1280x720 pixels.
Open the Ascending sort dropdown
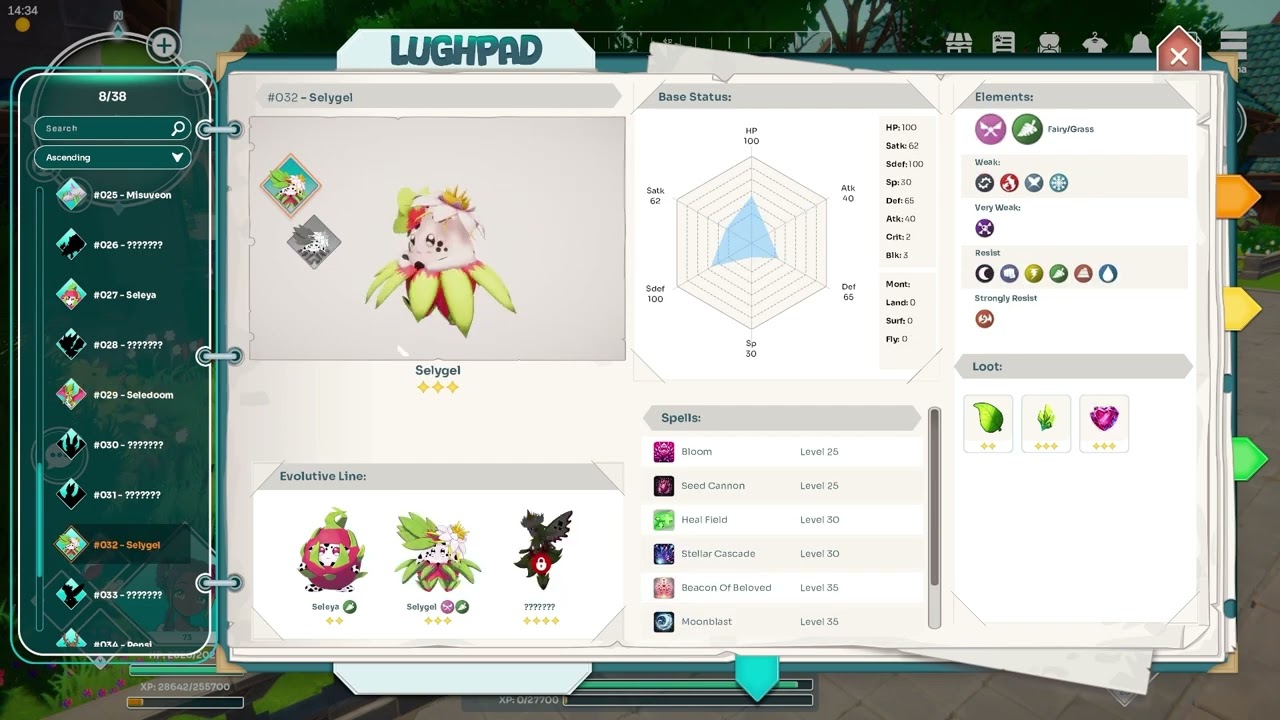pos(112,157)
